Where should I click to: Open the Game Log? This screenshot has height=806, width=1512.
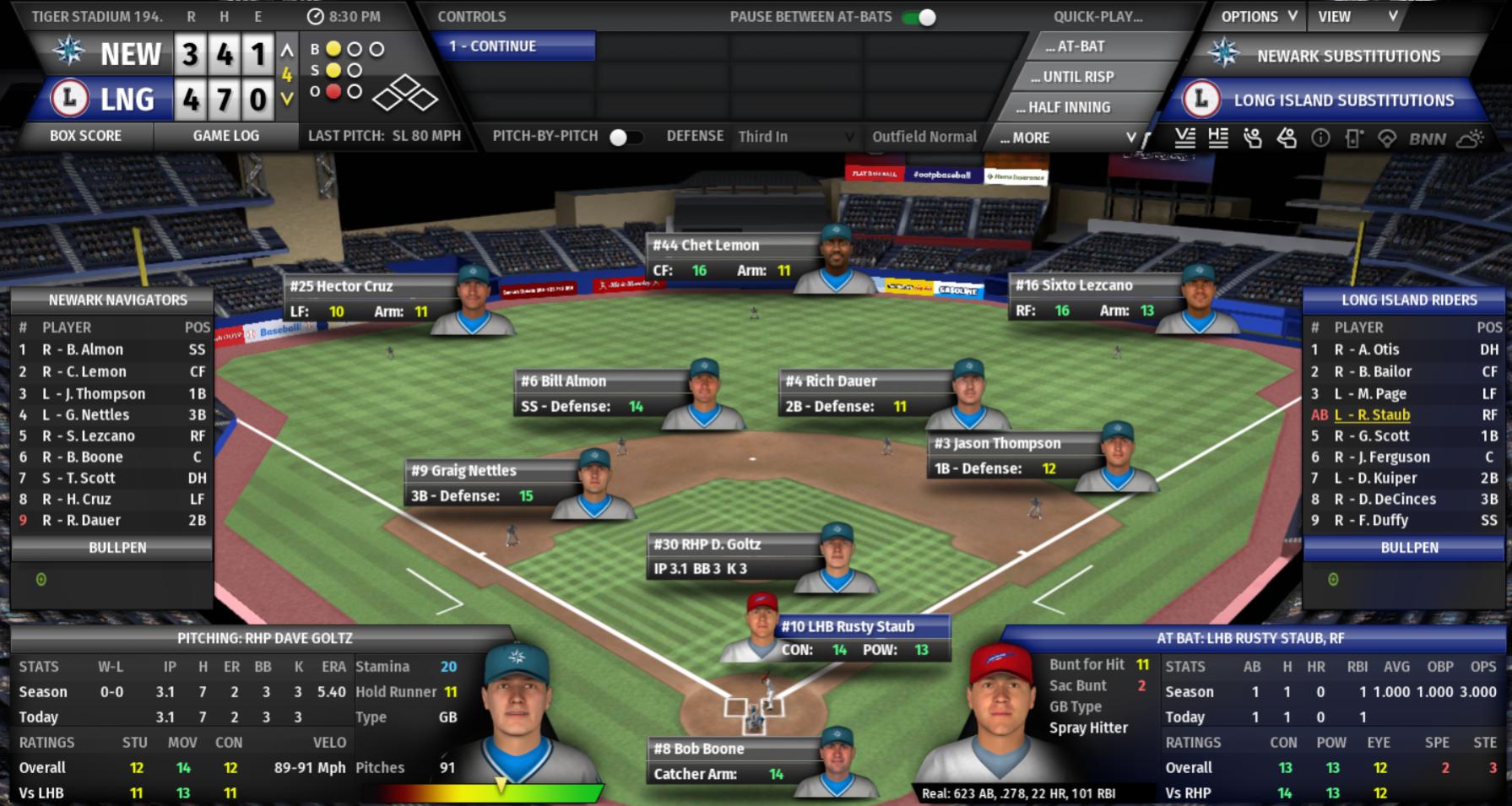click(225, 136)
